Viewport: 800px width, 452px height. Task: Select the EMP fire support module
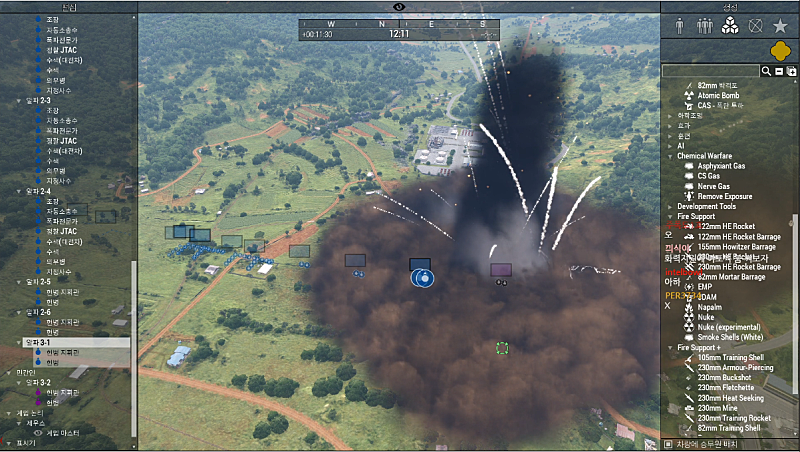click(x=705, y=287)
